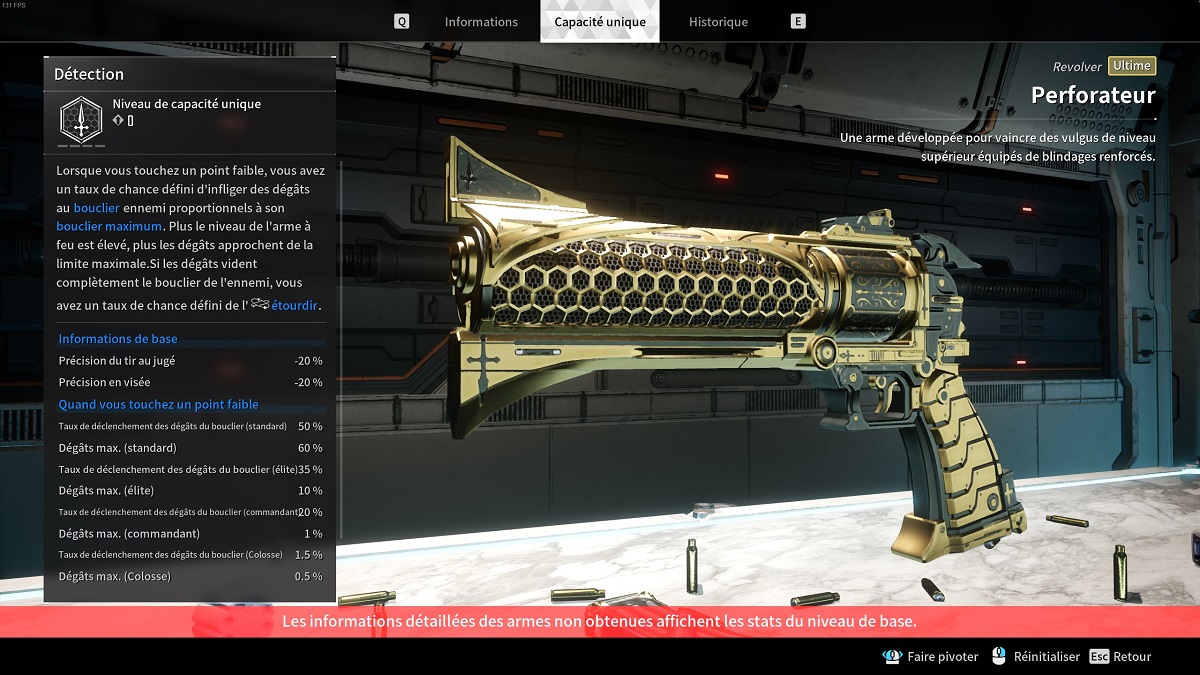Open the blue étourdir keyword link
Screen dimensions: 1200x675
point(295,305)
